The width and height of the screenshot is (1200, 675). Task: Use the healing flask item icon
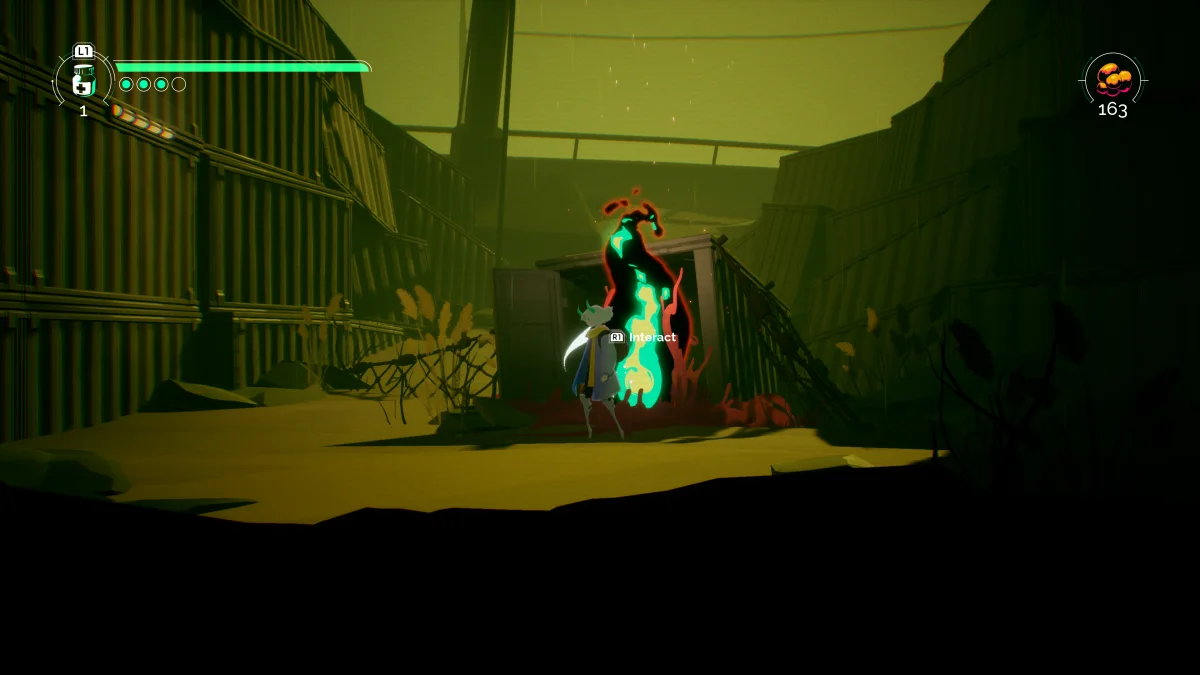pyautogui.click(x=83, y=80)
